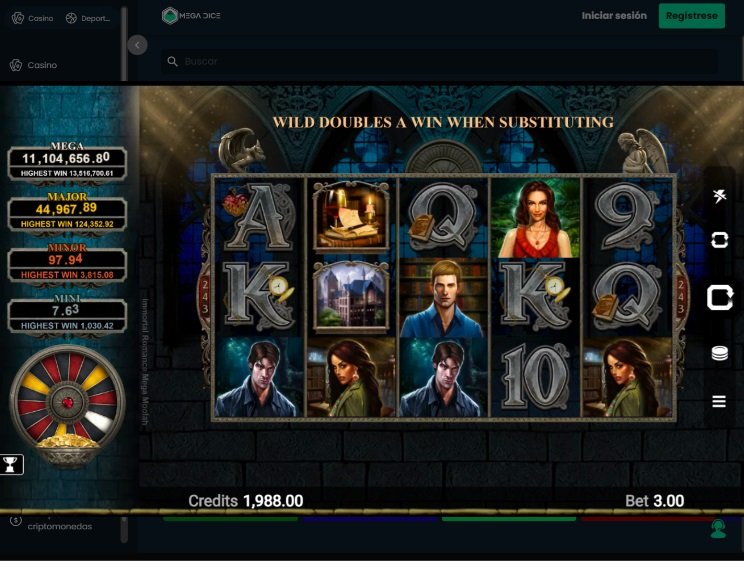Open the criptomonedas sidebar entry
Screen dimensions: 744x567
58,526
